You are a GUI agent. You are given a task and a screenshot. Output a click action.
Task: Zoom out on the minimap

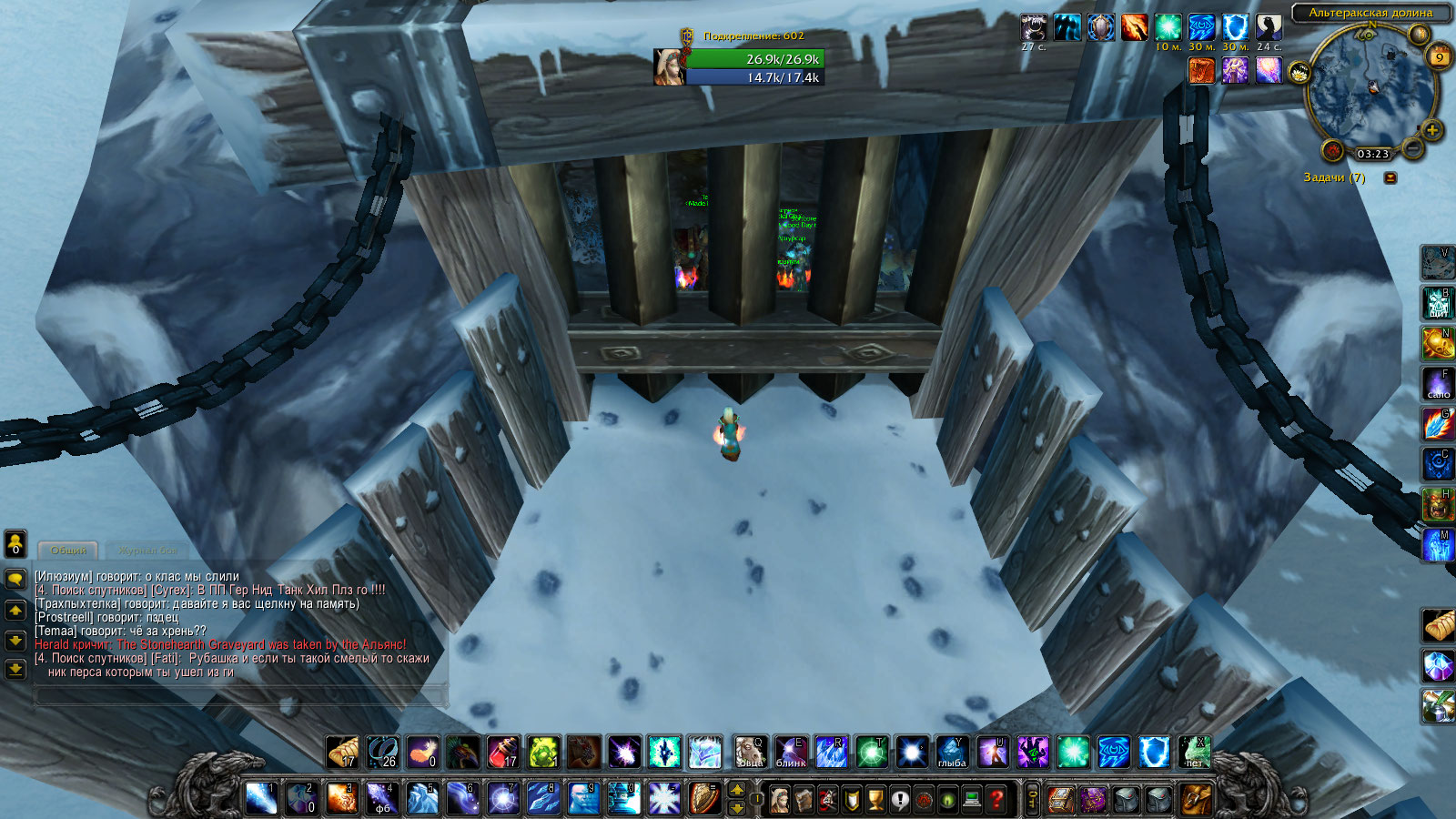pyautogui.click(x=1412, y=146)
